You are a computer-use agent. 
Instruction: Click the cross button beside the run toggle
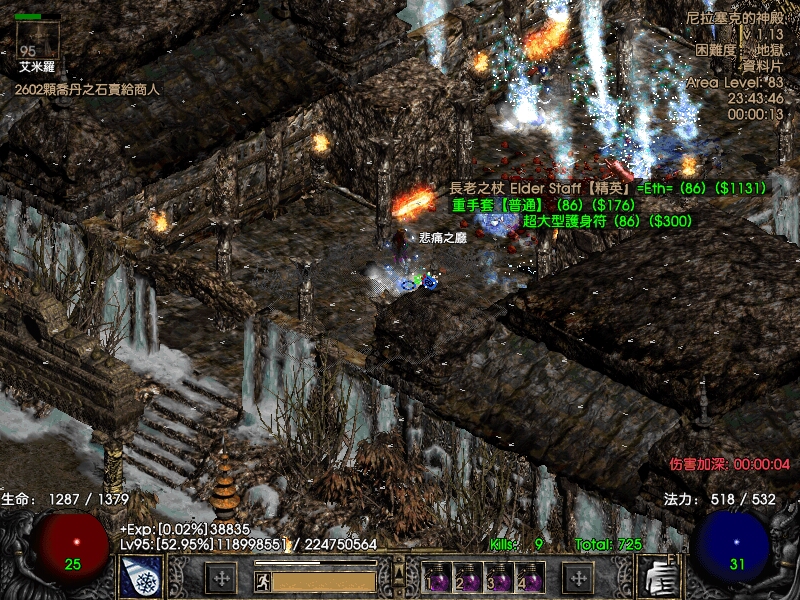coord(221,578)
